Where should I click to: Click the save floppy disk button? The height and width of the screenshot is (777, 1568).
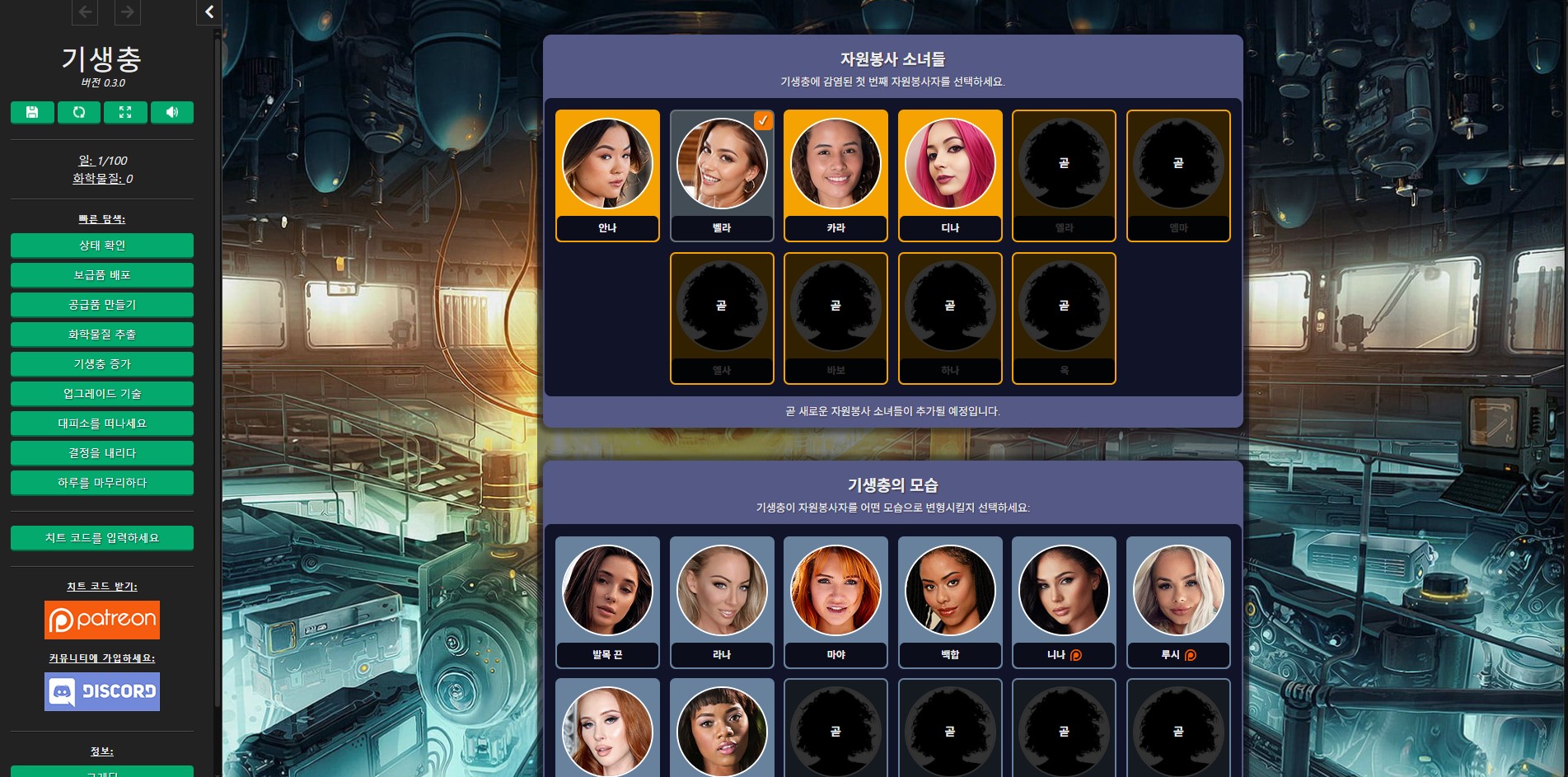[x=32, y=112]
